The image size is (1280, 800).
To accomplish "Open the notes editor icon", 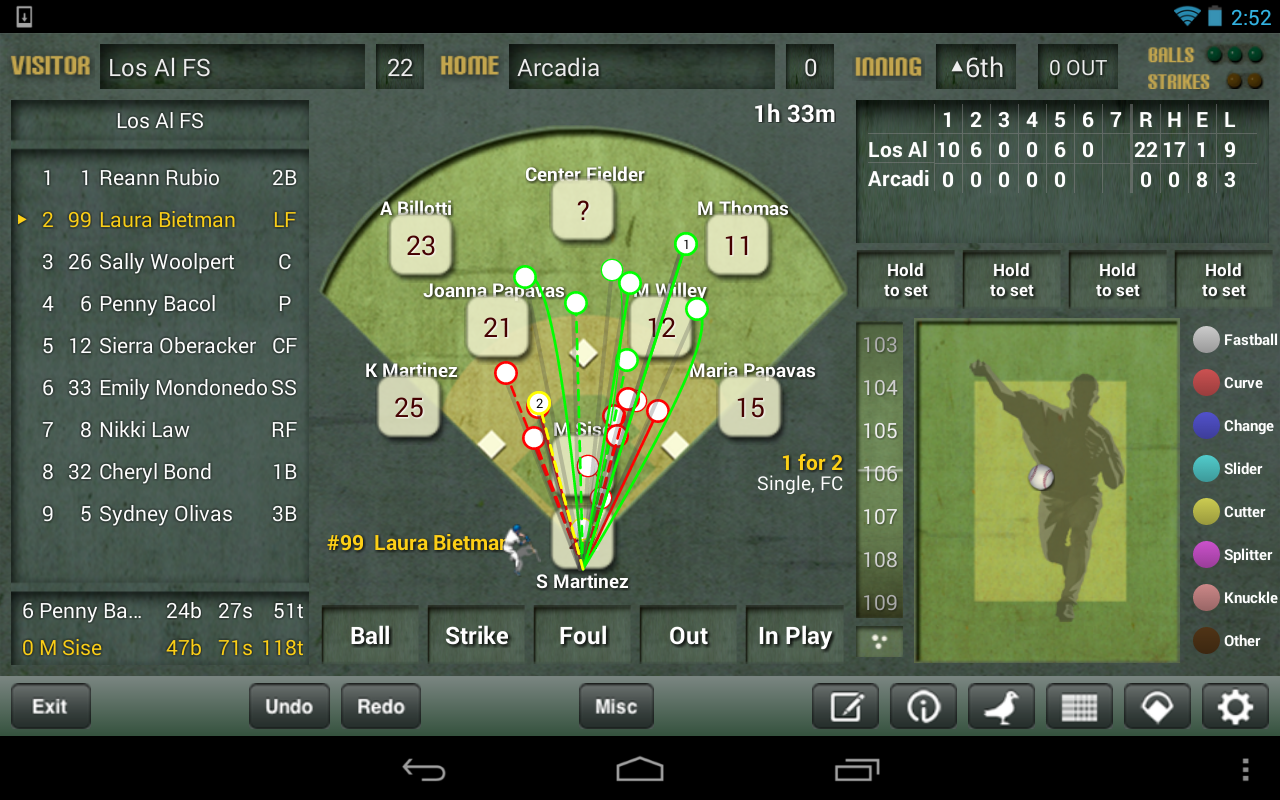I will point(844,706).
